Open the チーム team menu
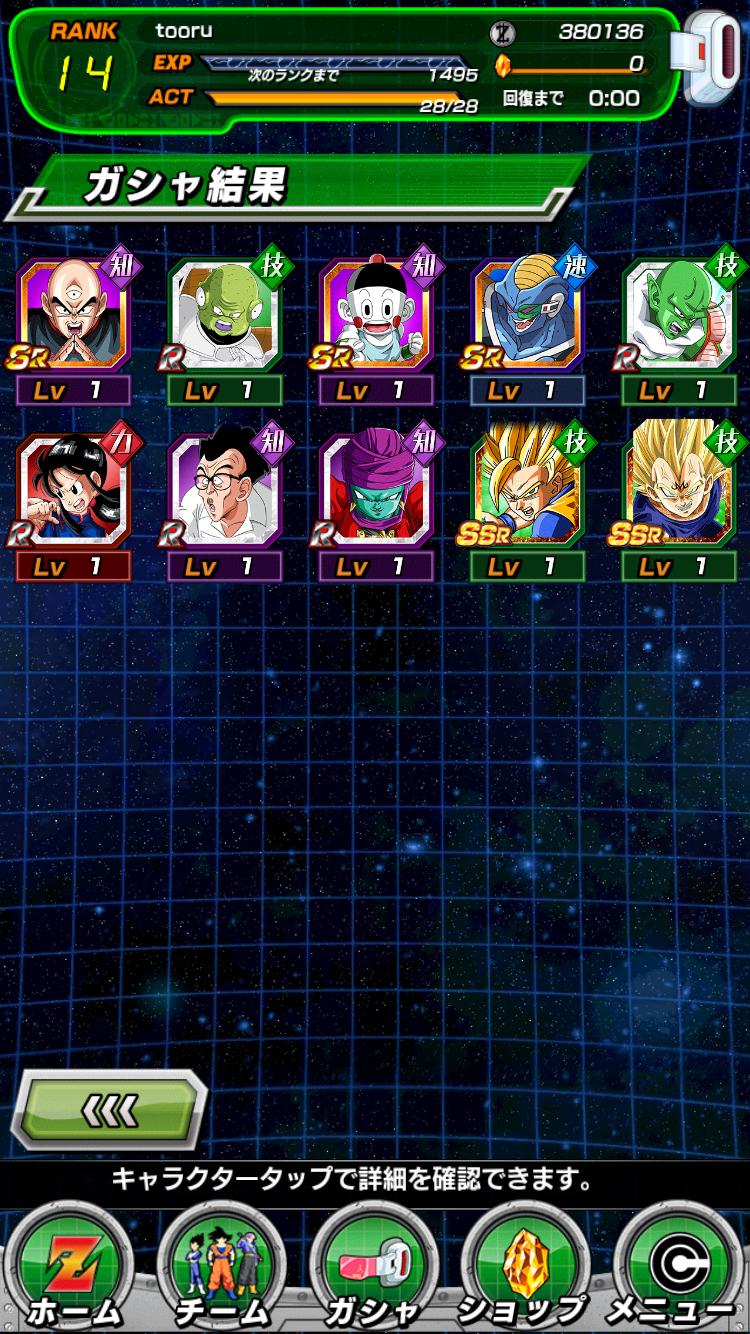Viewport: 750px width, 1334px height. 222,1265
